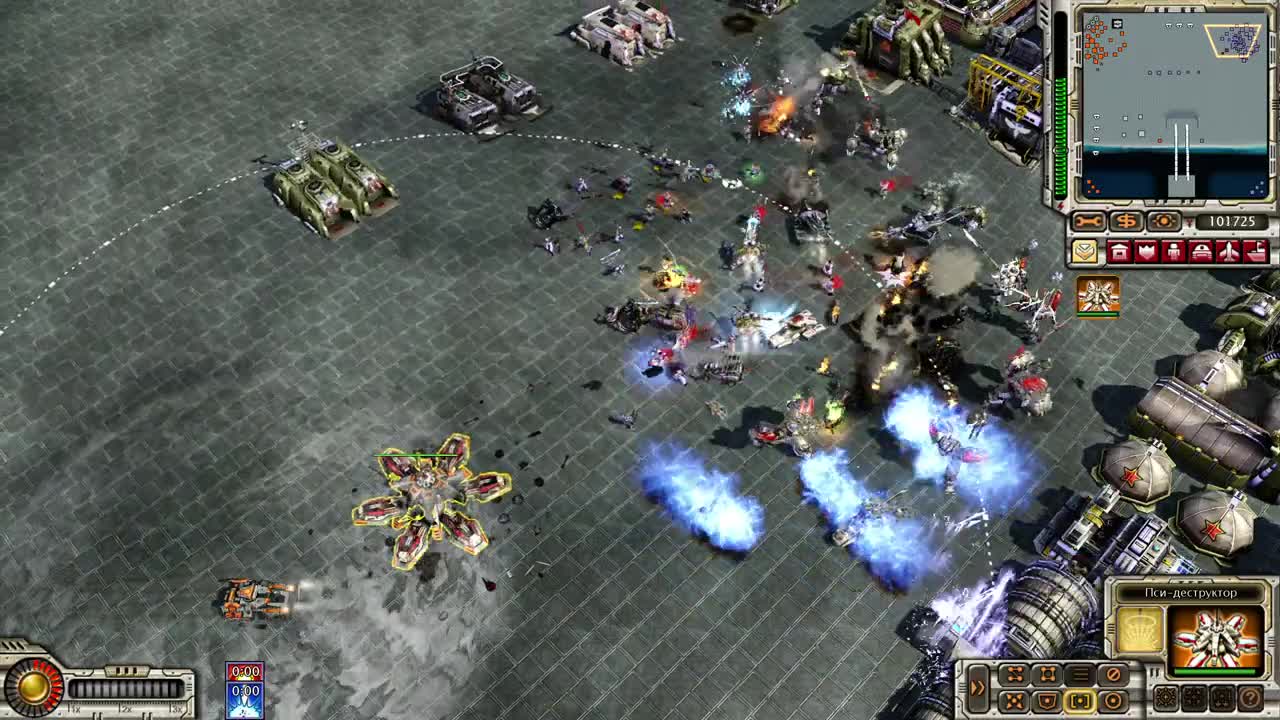
Task: Click the power toggle icon beside sell
Action: coord(1163,221)
